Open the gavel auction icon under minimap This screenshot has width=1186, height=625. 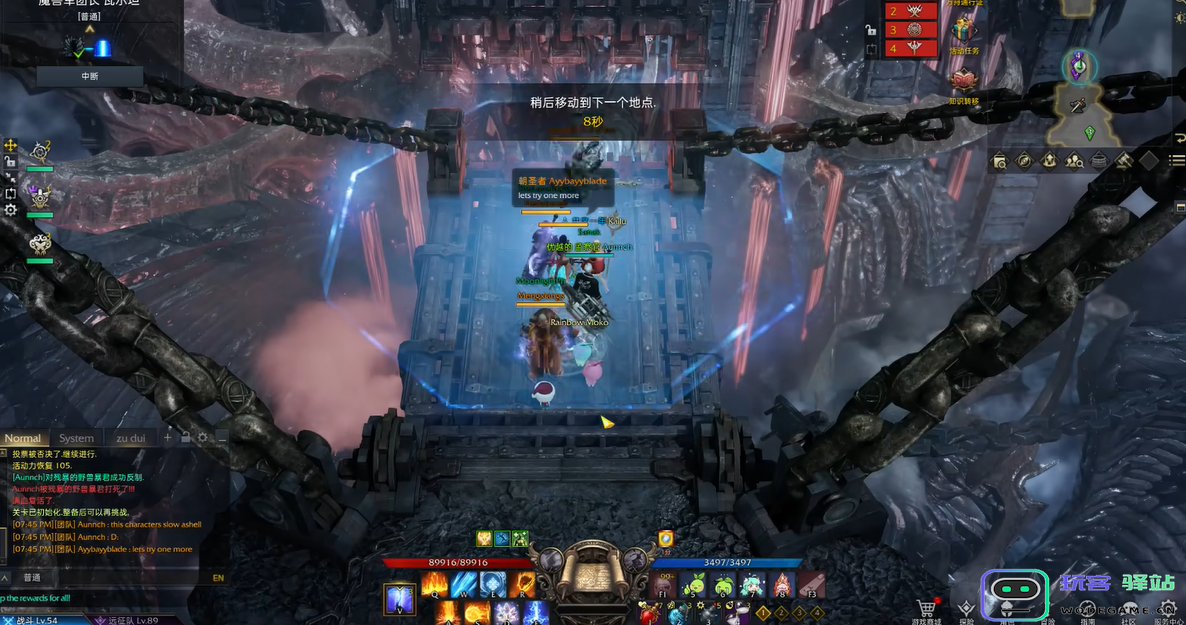click(1123, 160)
